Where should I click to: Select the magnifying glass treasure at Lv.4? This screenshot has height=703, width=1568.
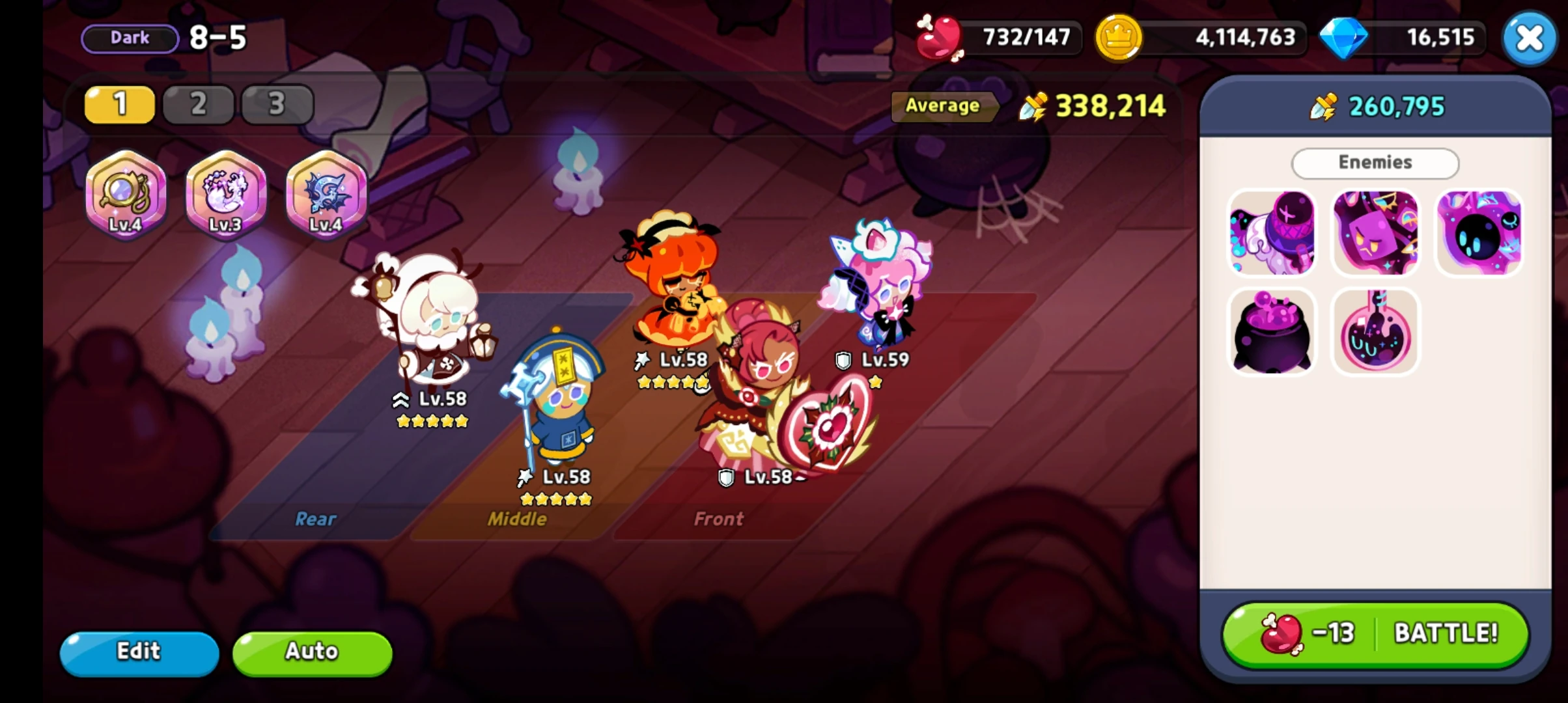(126, 195)
